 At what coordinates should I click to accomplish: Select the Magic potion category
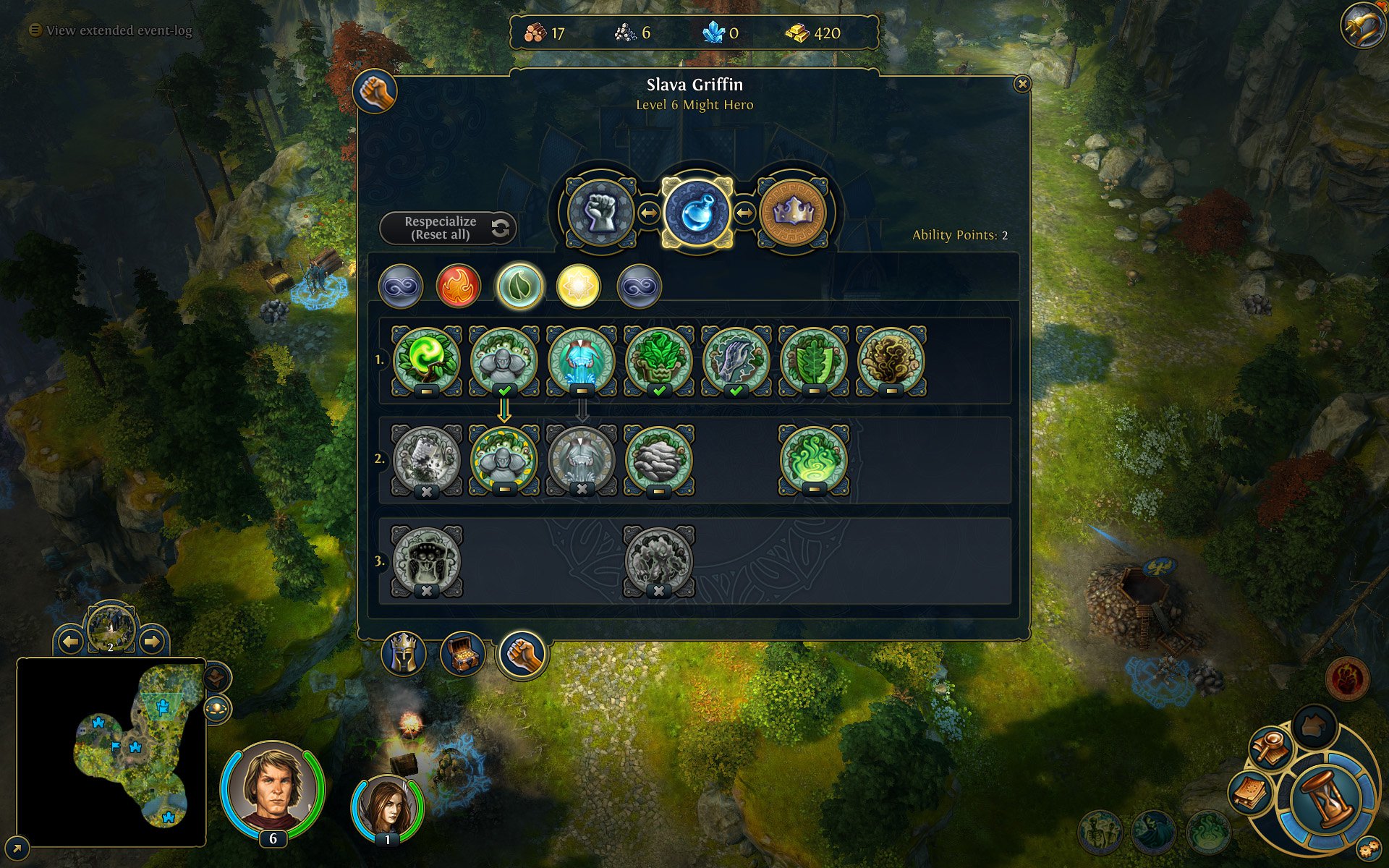point(697,213)
